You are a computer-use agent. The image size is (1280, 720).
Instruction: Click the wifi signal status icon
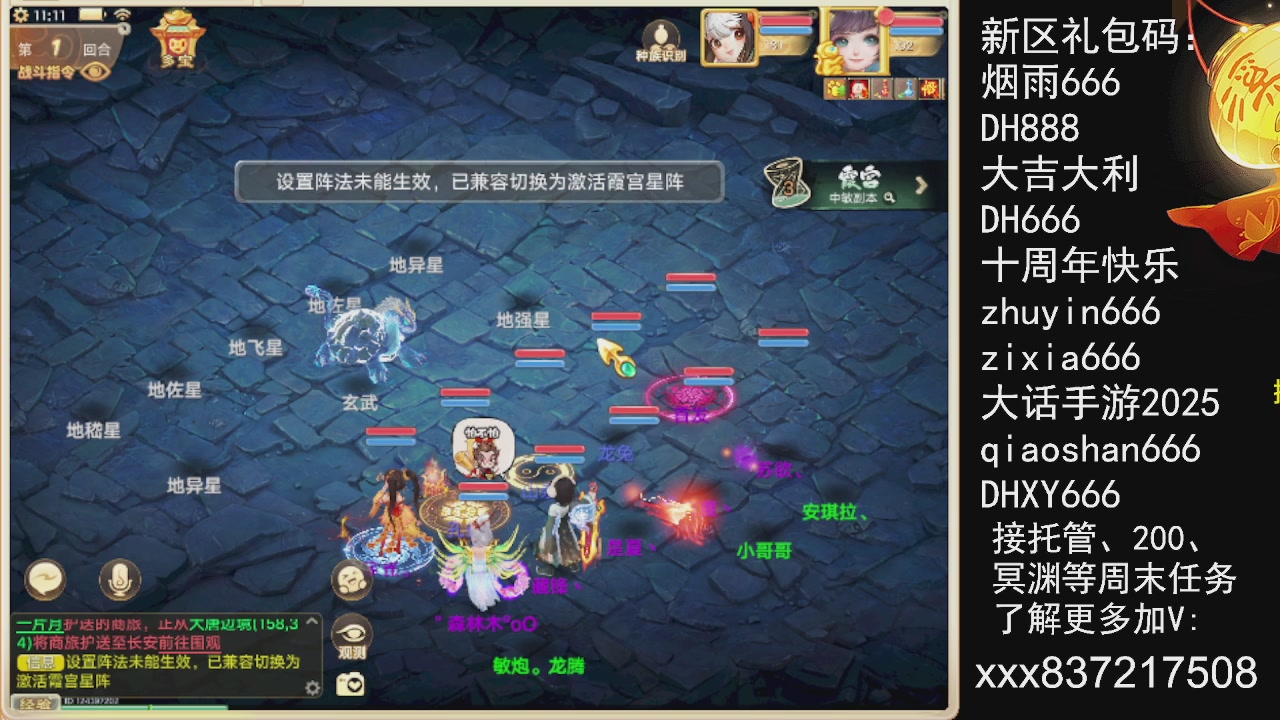[x=123, y=16]
